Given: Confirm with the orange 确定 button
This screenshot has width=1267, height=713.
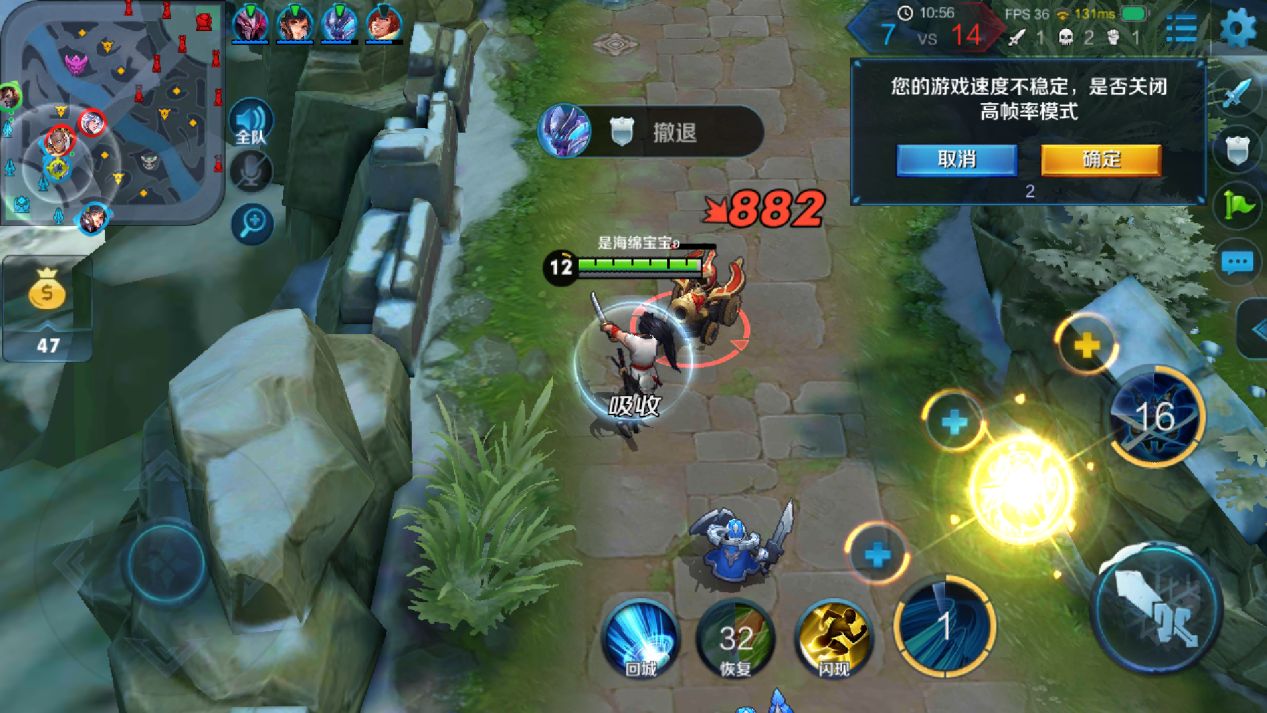Looking at the screenshot, I should click(x=1101, y=160).
